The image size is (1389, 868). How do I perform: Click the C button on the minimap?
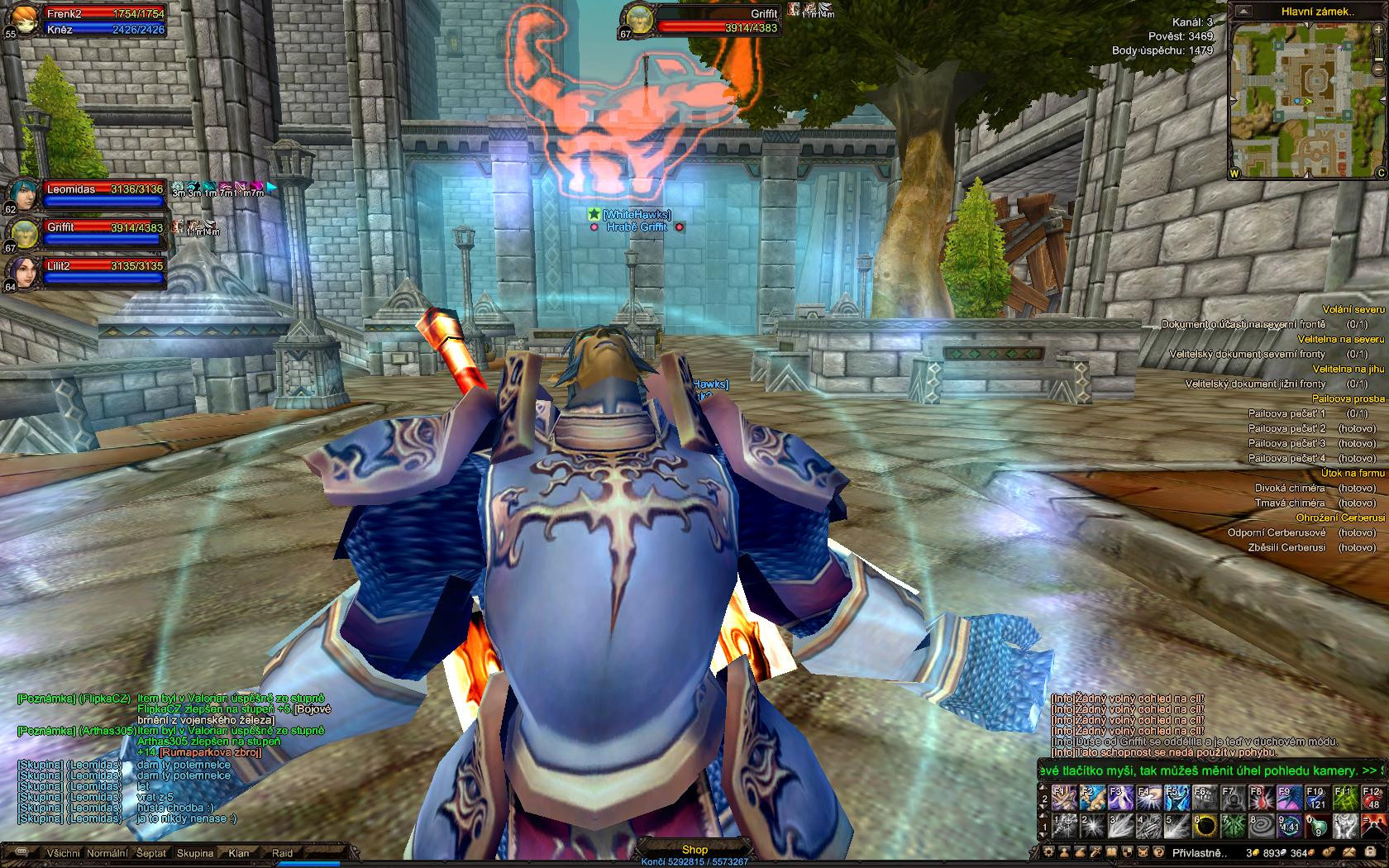point(1381,174)
